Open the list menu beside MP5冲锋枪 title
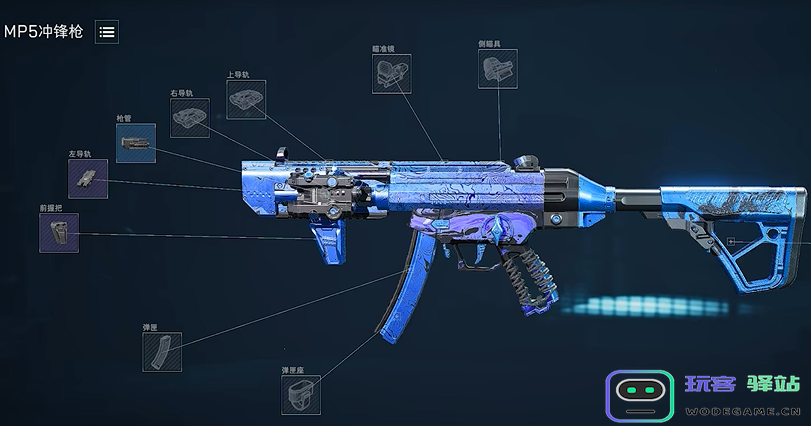Image resolution: width=811 pixels, height=426 pixels. [107, 32]
